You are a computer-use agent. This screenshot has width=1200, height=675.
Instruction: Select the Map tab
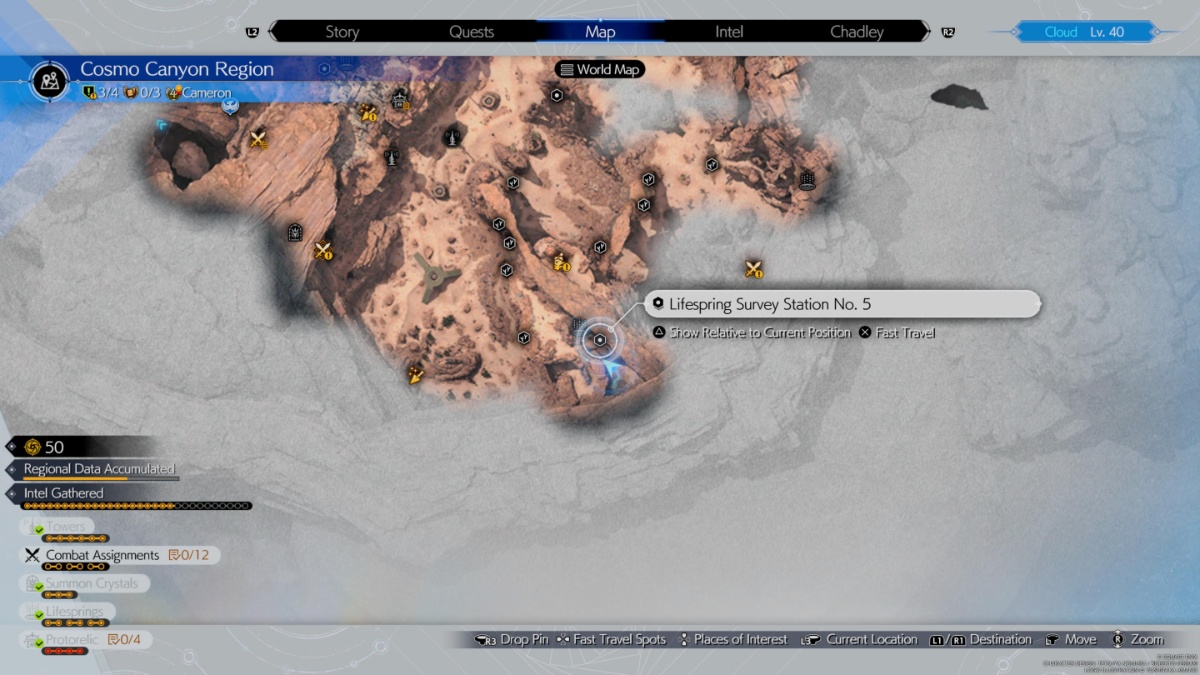pos(600,32)
